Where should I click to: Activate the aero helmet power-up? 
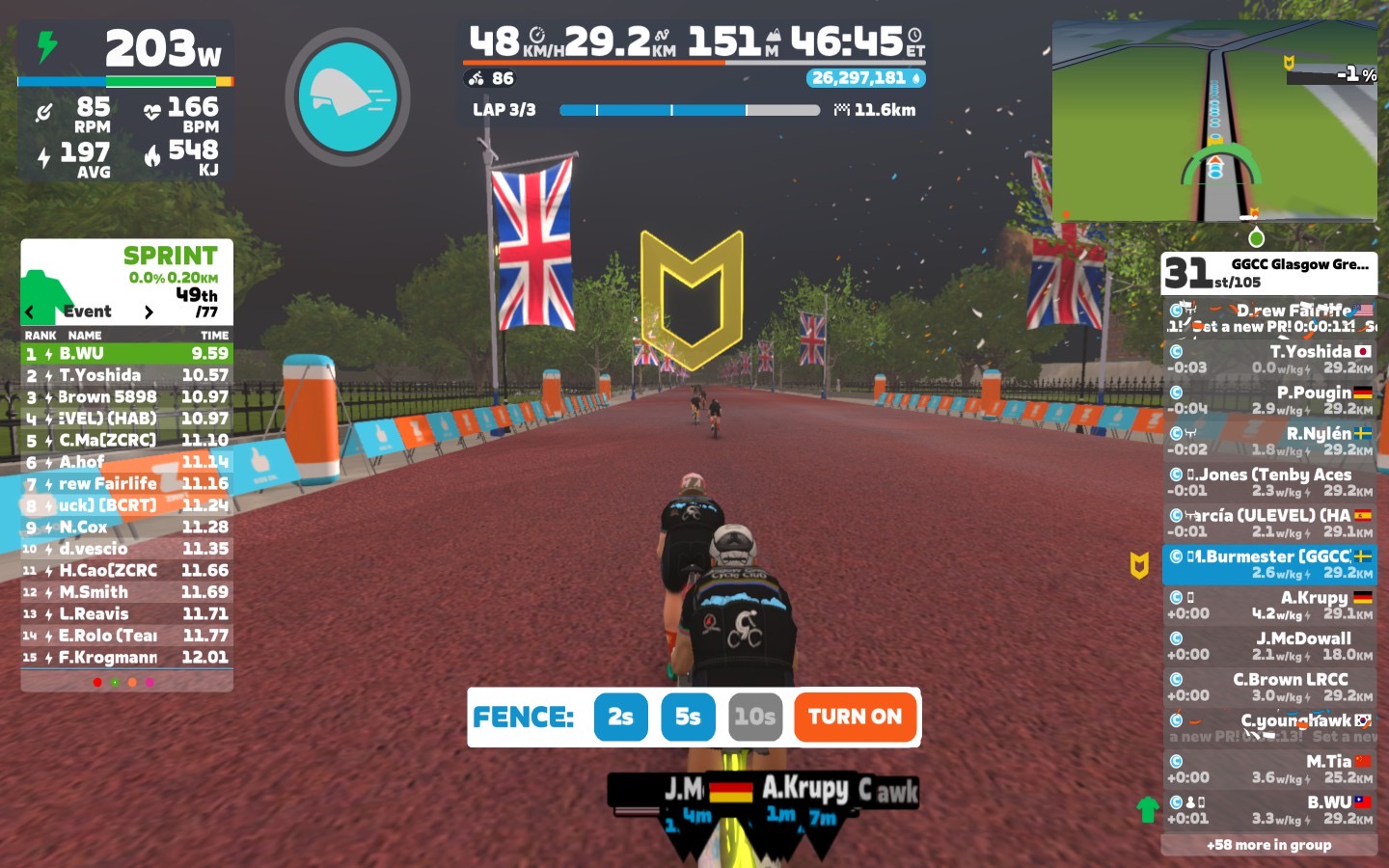[x=347, y=97]
